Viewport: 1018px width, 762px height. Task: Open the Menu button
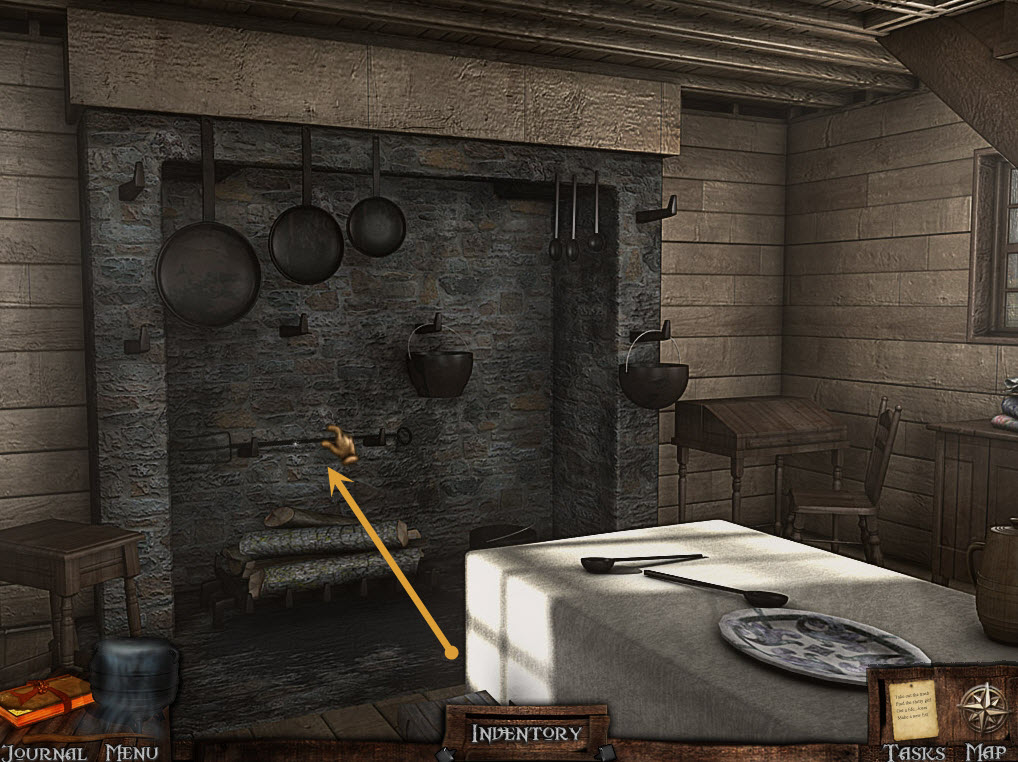tap(131, 752)
